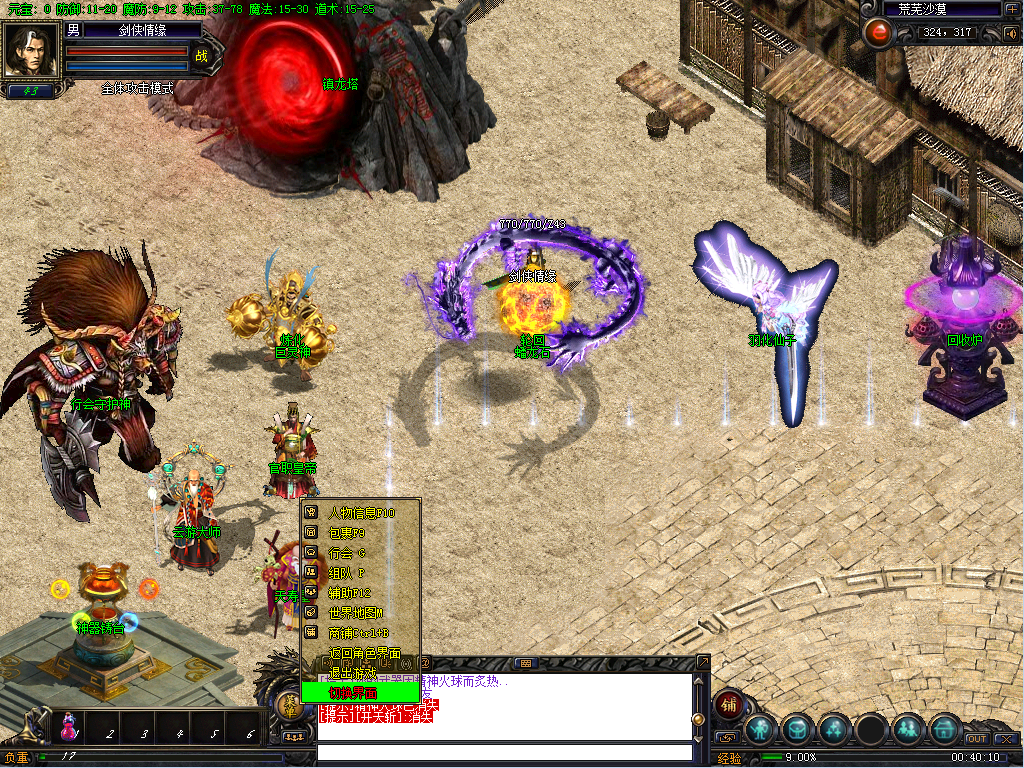
Task: Show the 世界地图 world map
Action: 360,613
